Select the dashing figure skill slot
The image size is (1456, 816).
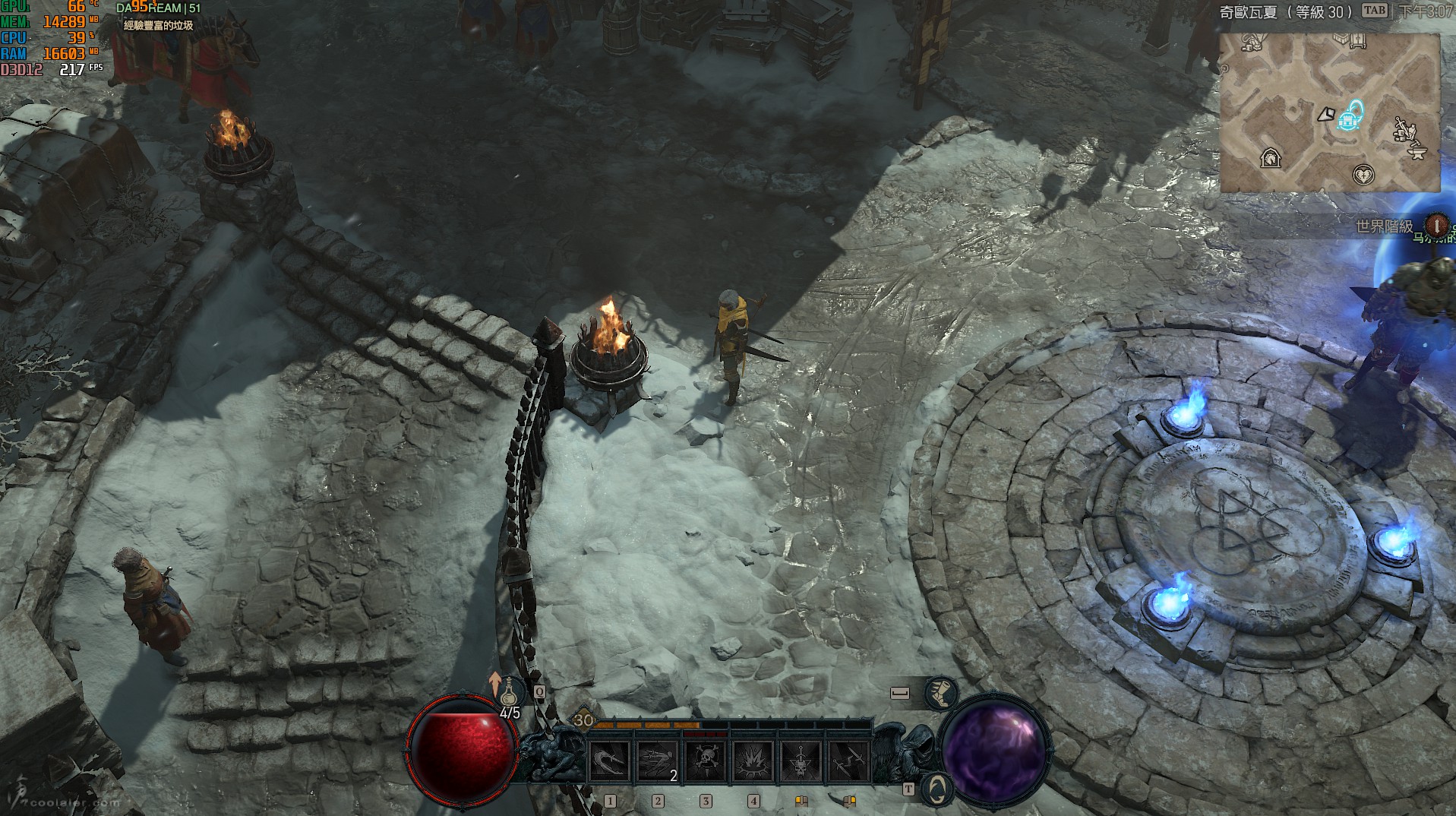tap(657, 761)
